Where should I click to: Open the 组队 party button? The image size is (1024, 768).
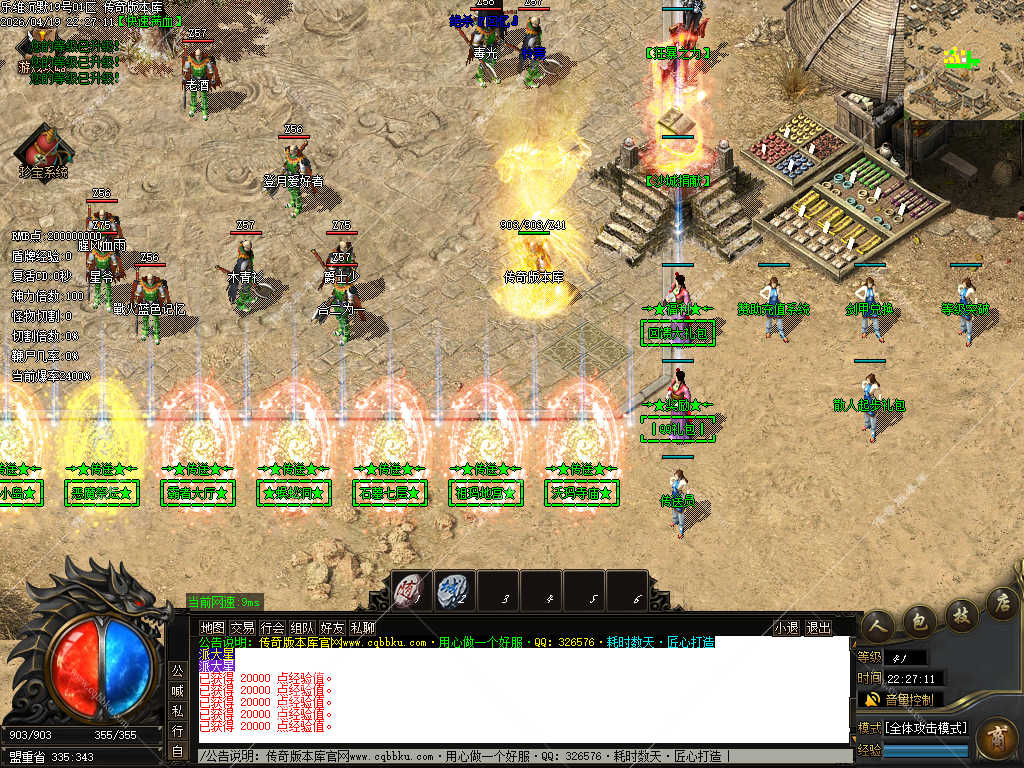click(302, 628)
